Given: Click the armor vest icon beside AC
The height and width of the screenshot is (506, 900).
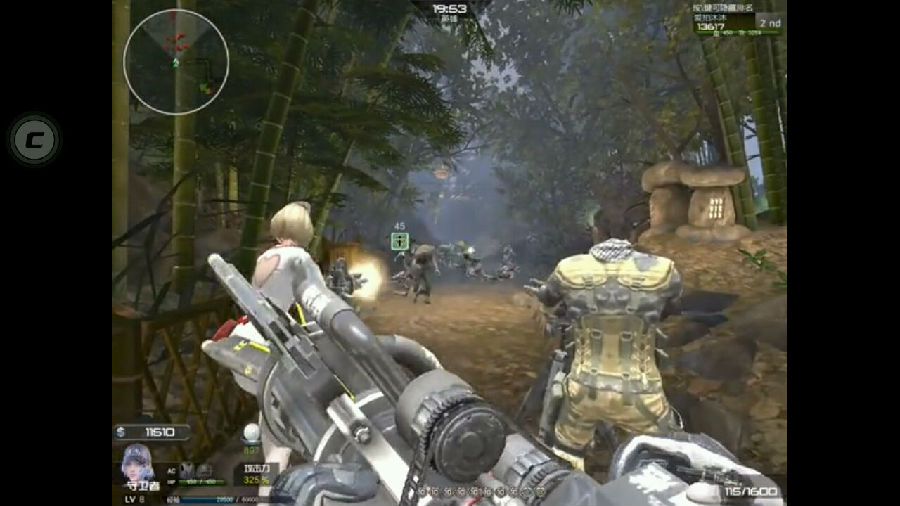Looking at the screenshot, I should pyautogui.click(x=187, y=470).
